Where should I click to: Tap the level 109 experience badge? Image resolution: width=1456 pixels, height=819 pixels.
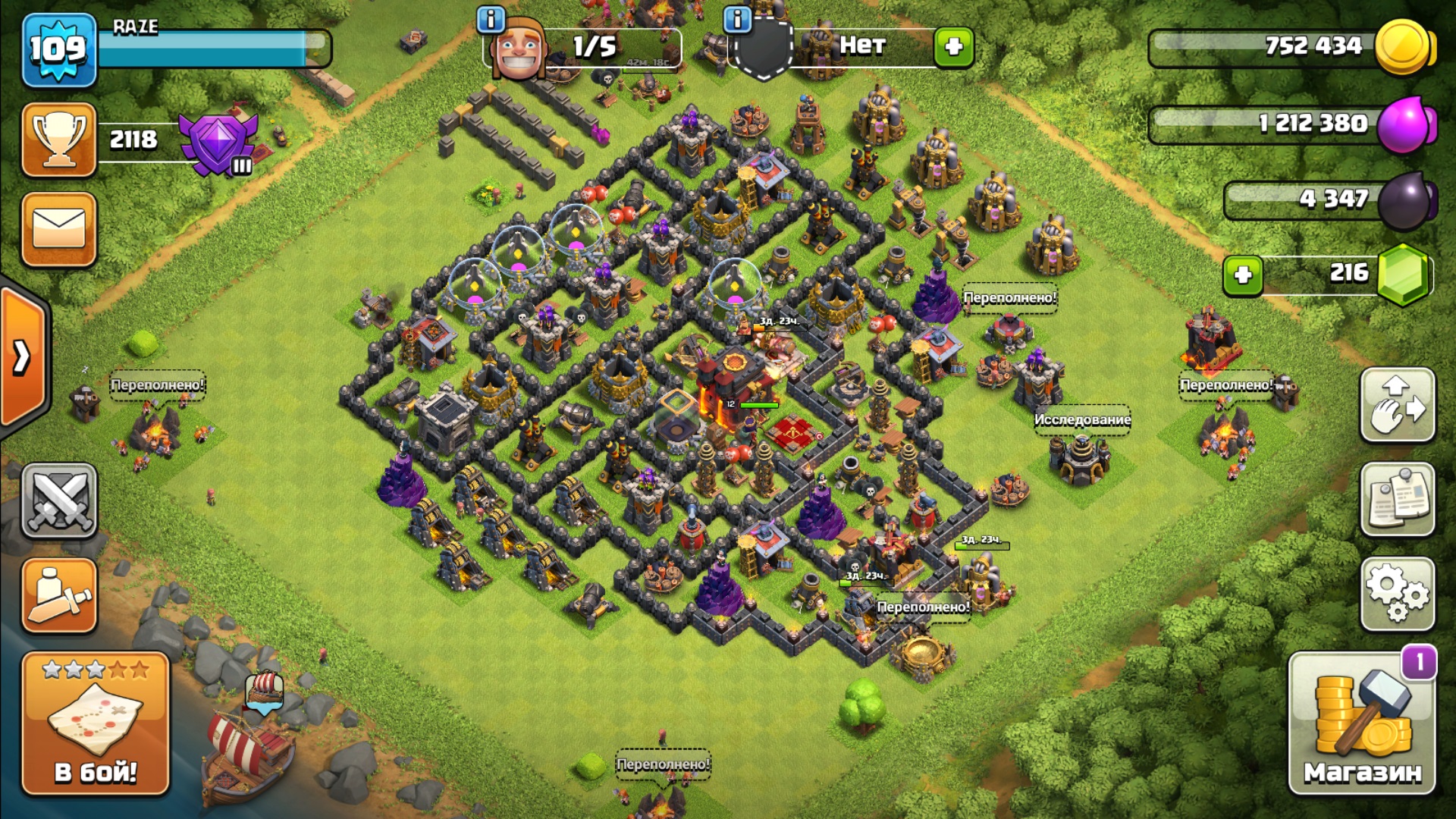tap(59, 50)
